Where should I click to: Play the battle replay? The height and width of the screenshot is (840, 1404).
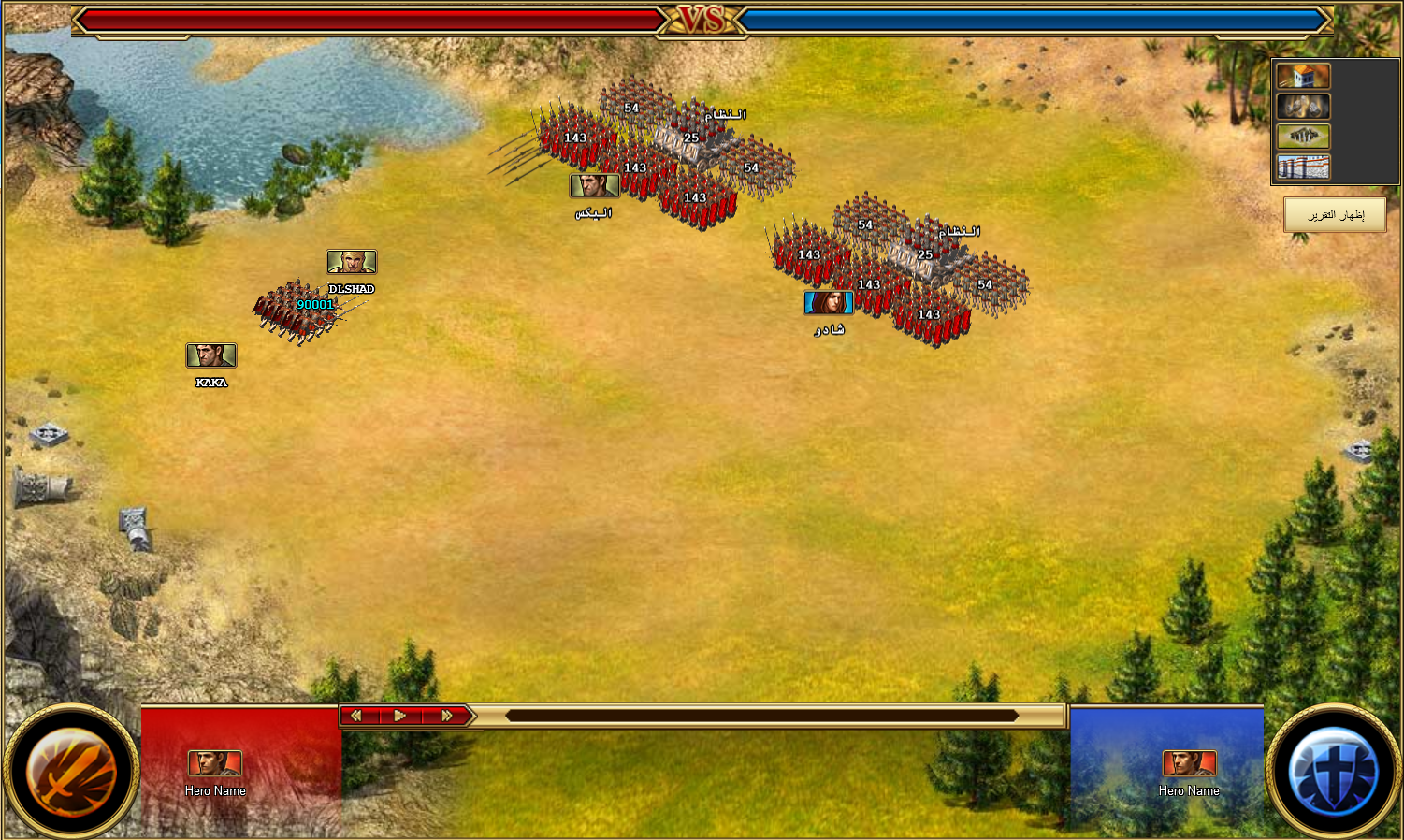tap(400, 716)
